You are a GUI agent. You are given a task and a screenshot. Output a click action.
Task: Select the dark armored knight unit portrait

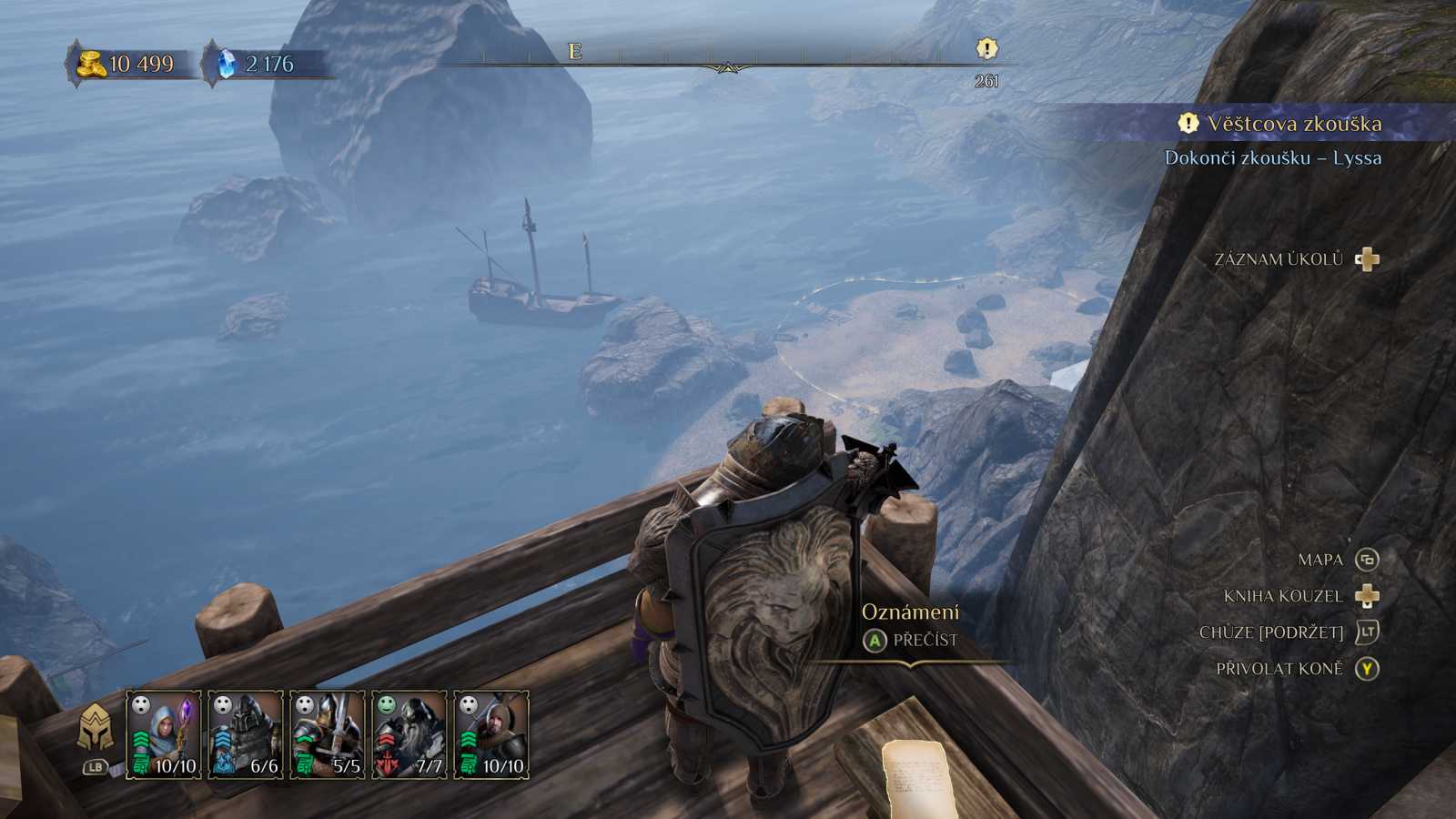tap(246, 733)
